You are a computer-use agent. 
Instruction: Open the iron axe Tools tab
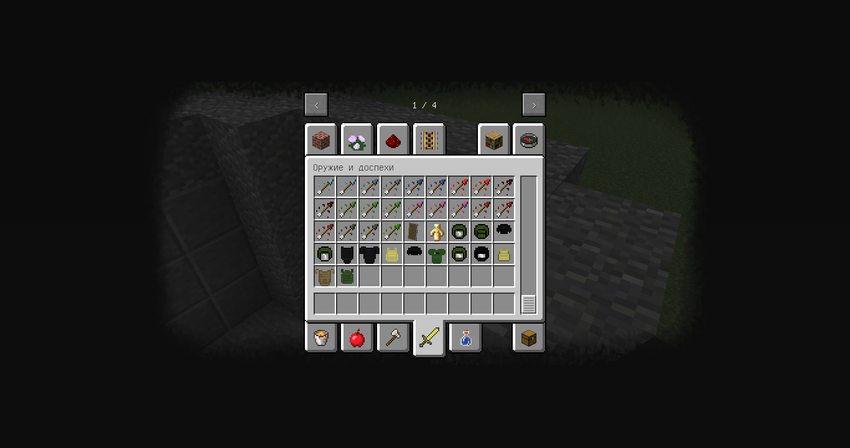point(392,338)
